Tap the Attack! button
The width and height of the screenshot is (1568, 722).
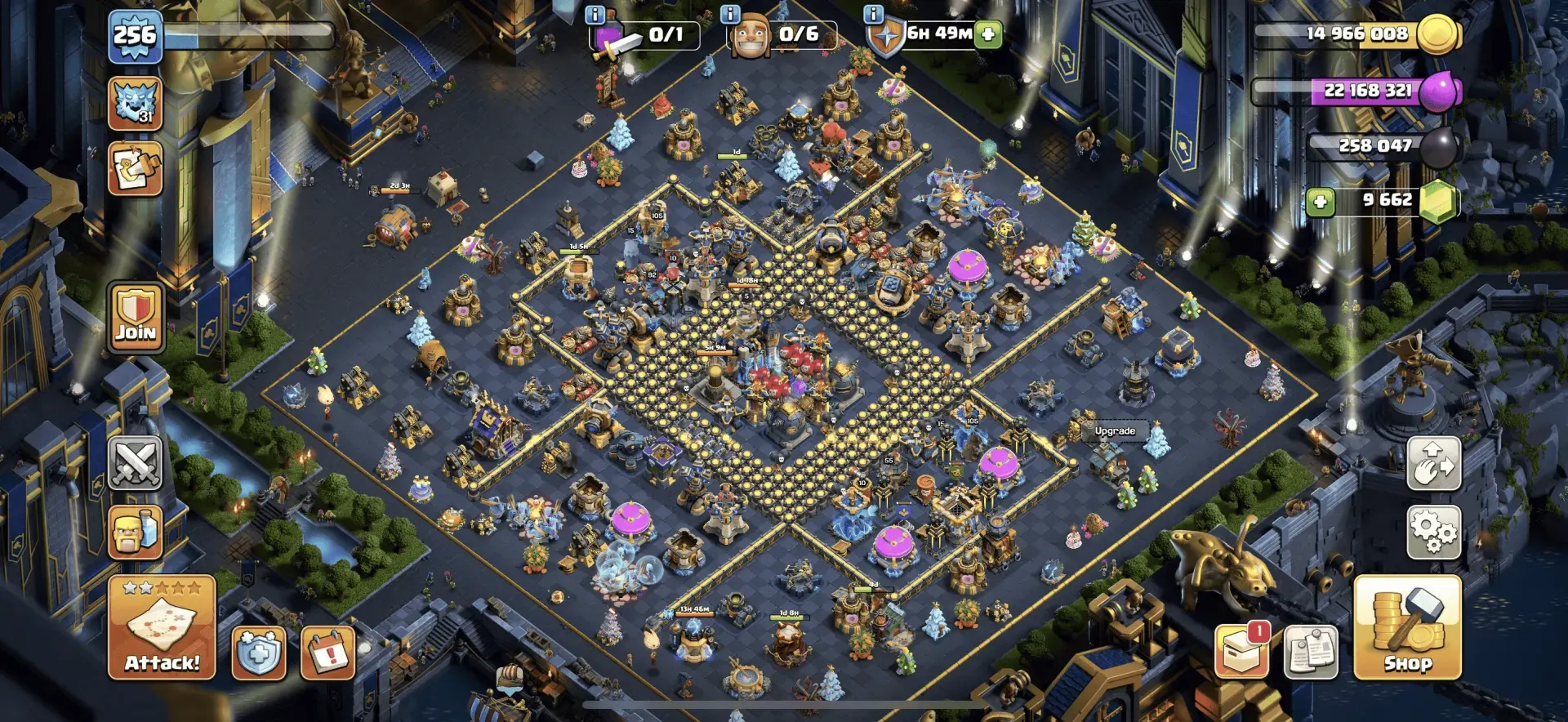tap(162, 627)
